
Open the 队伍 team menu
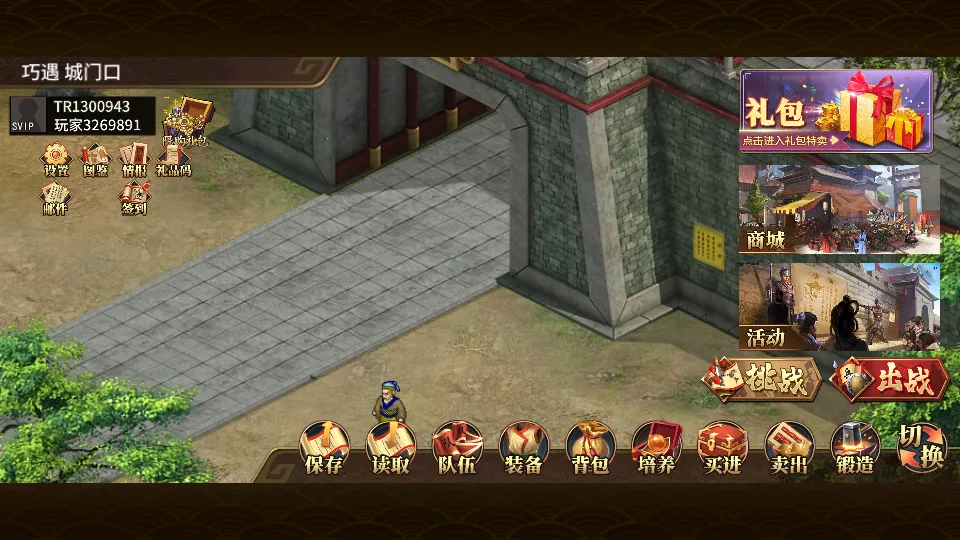[x=457, y=448]
